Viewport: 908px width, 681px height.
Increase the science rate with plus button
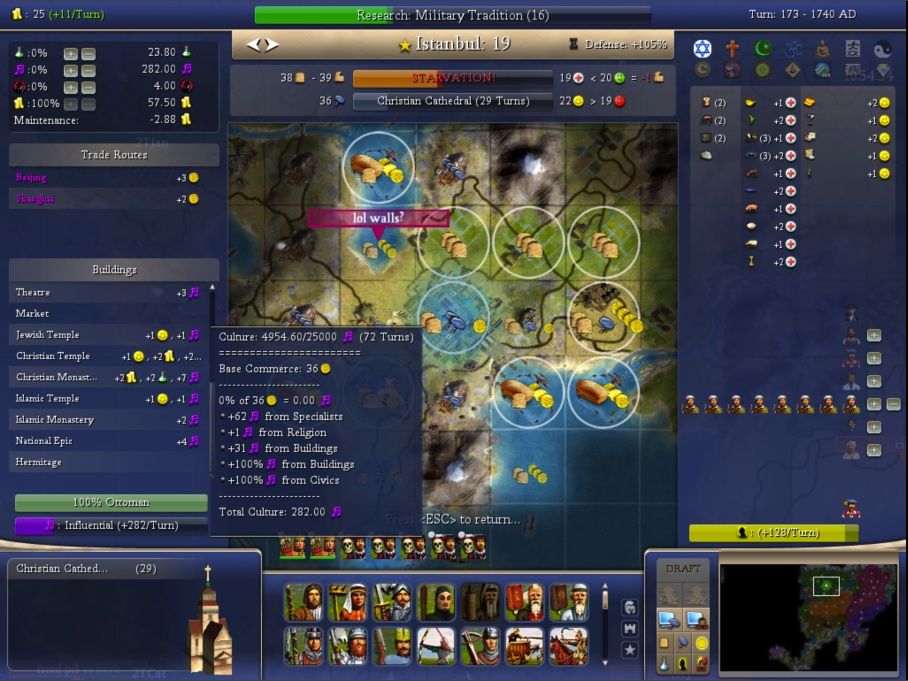tap(70, 52)
